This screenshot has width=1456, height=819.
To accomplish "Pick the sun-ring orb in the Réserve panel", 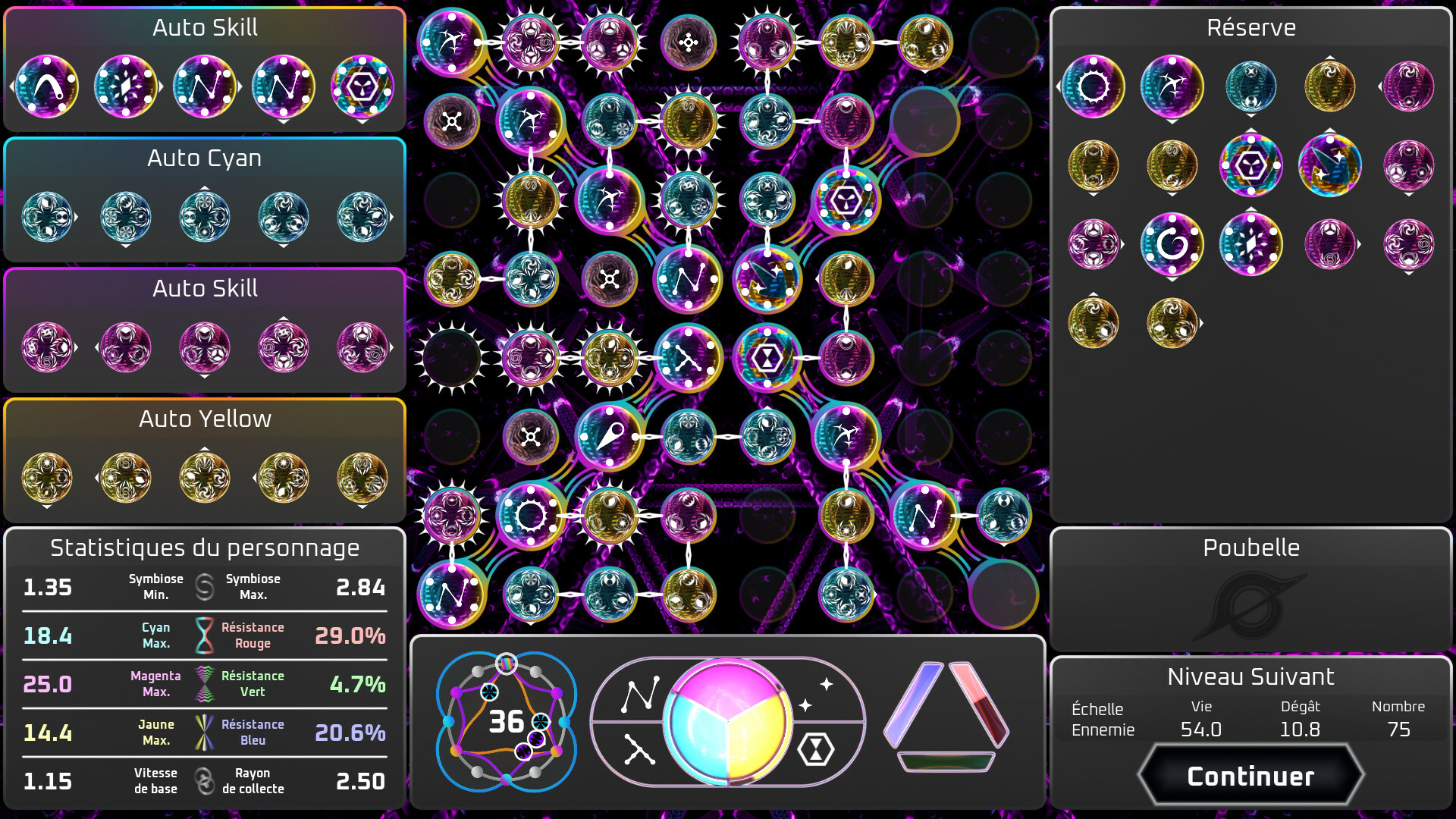I will [x=1092, y=86].
